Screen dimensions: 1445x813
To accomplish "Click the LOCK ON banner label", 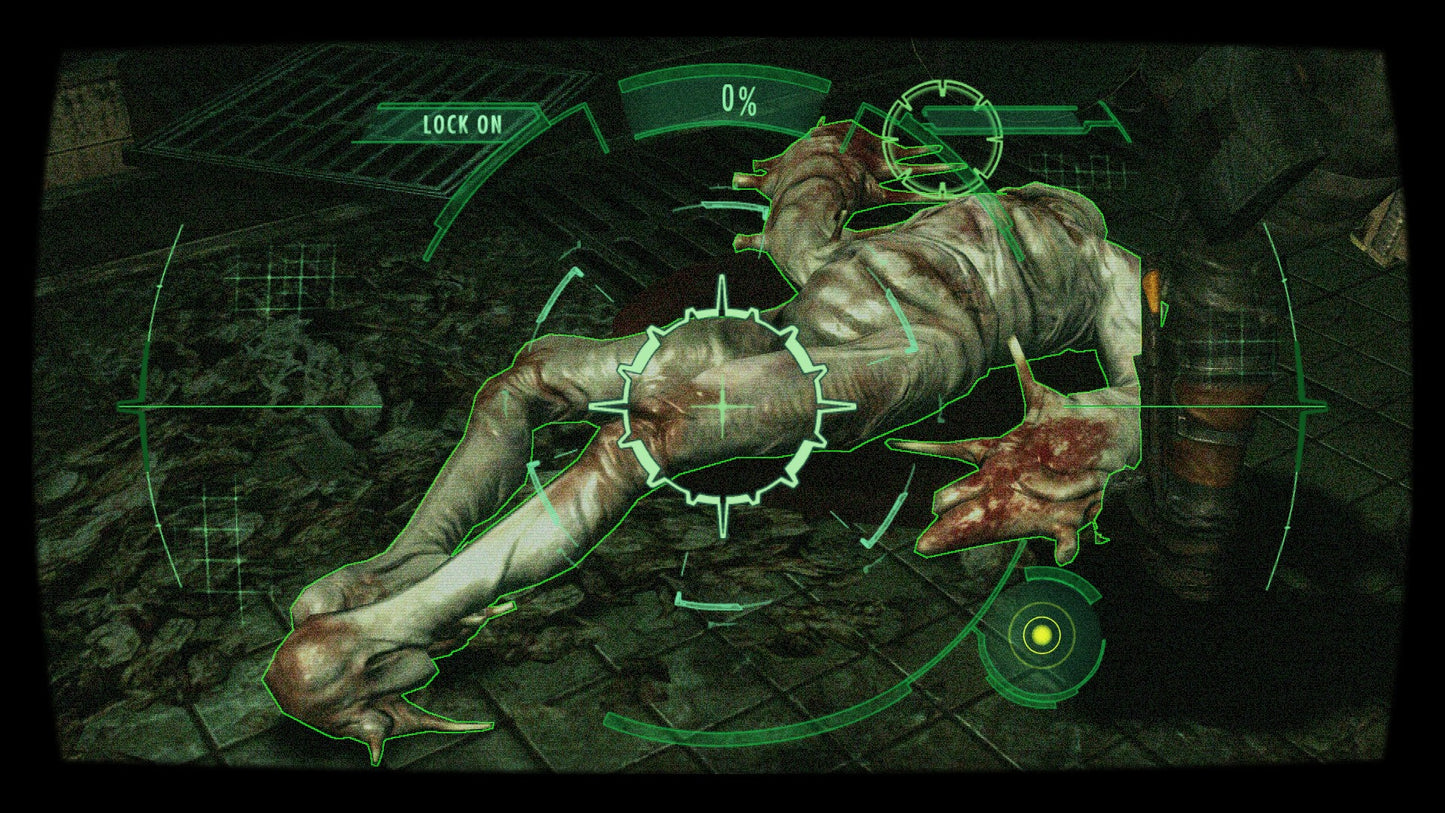I will pos(461,124).
